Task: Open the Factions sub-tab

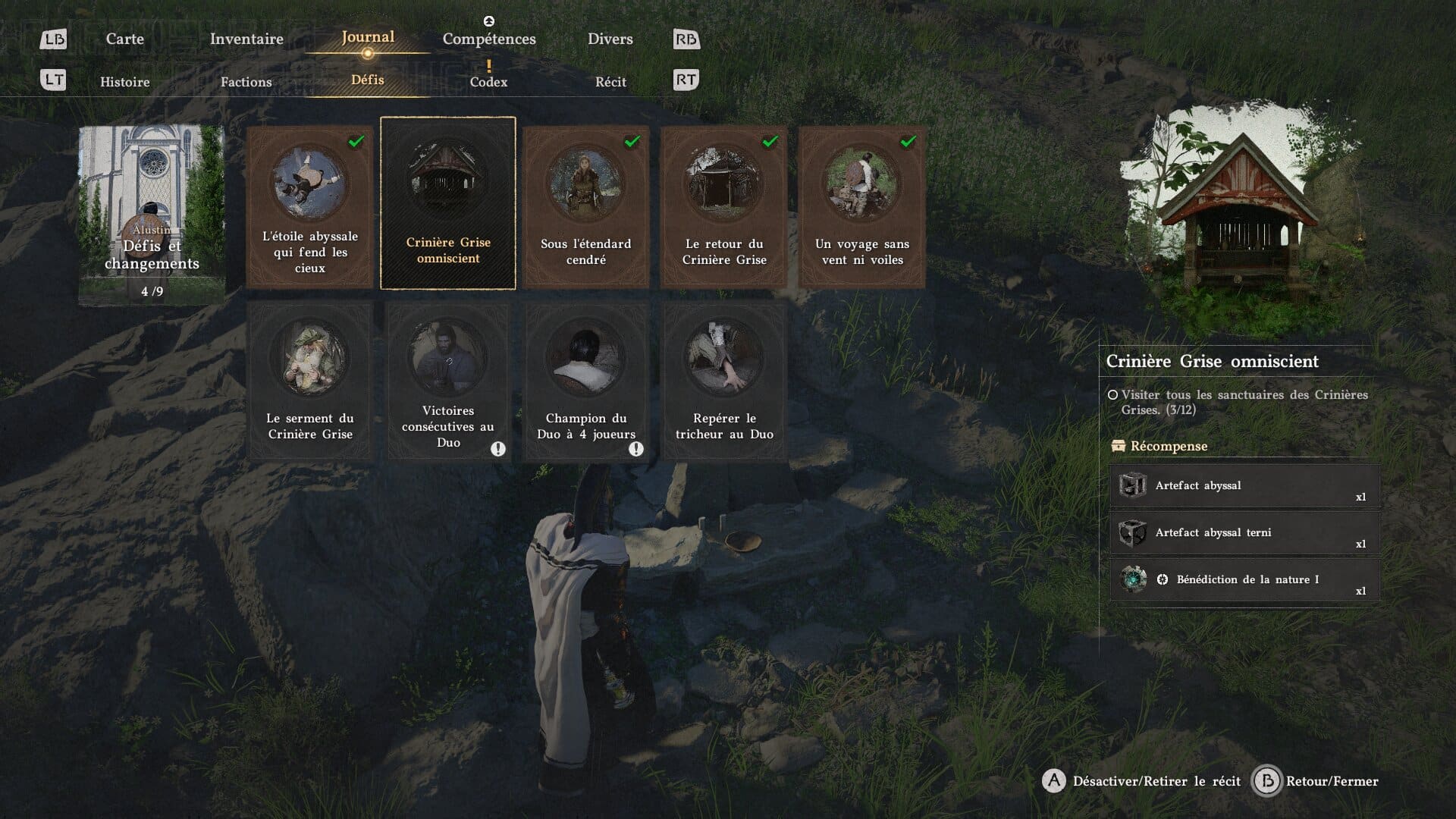Action: [246, 82]
